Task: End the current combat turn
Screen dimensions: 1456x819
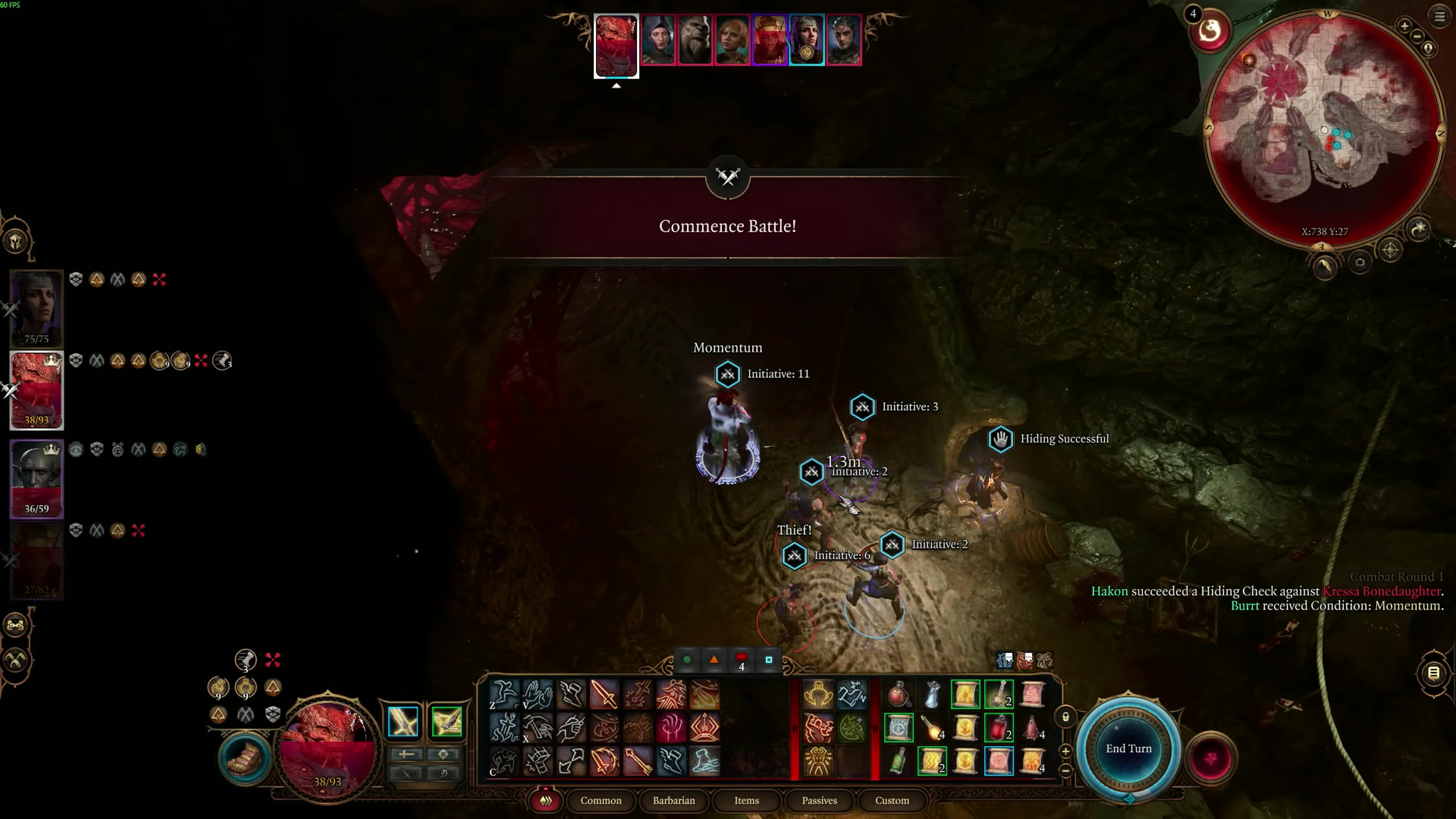Action: click(1128, 748)
